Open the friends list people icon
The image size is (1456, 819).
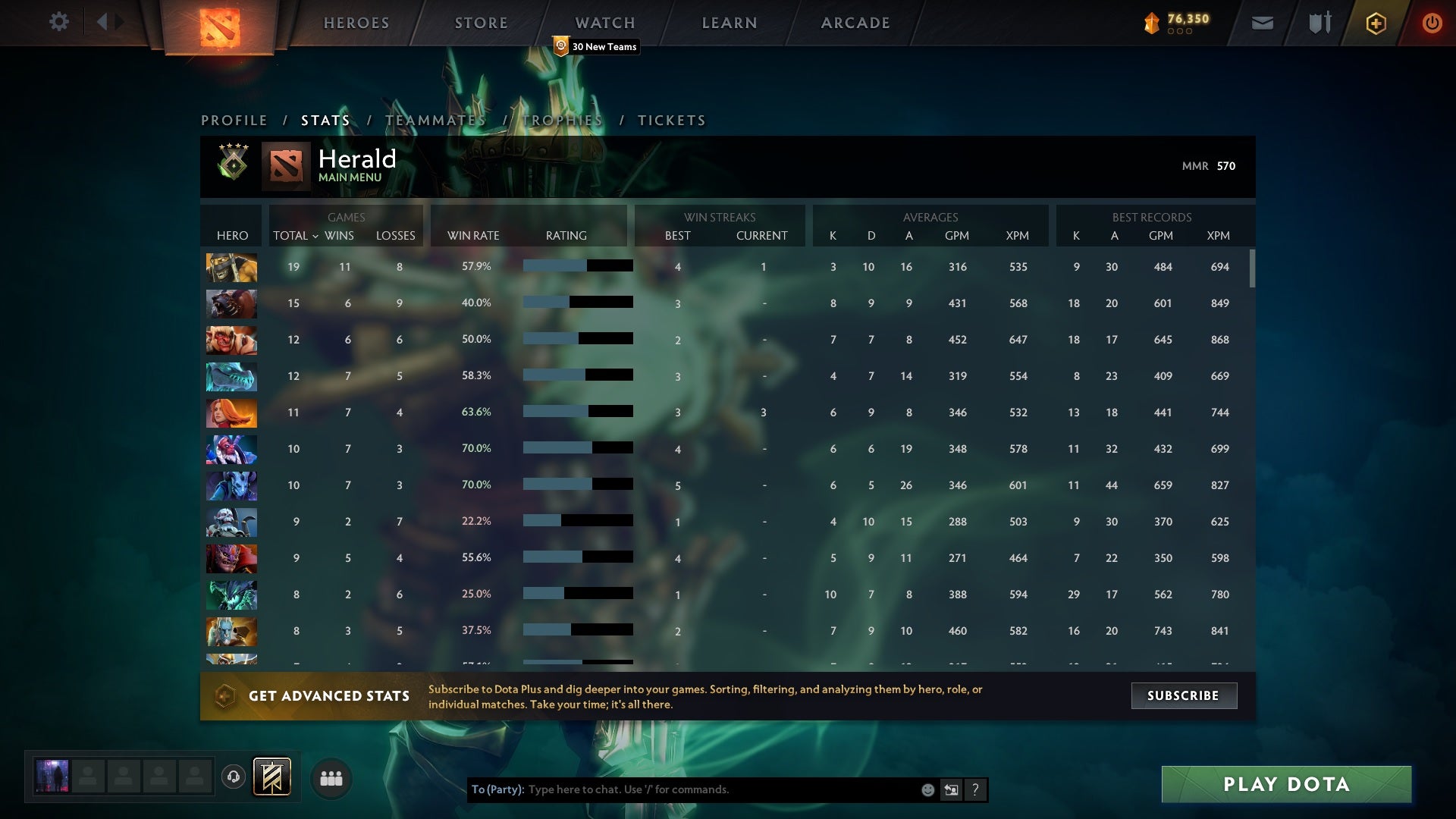(331, 777)
